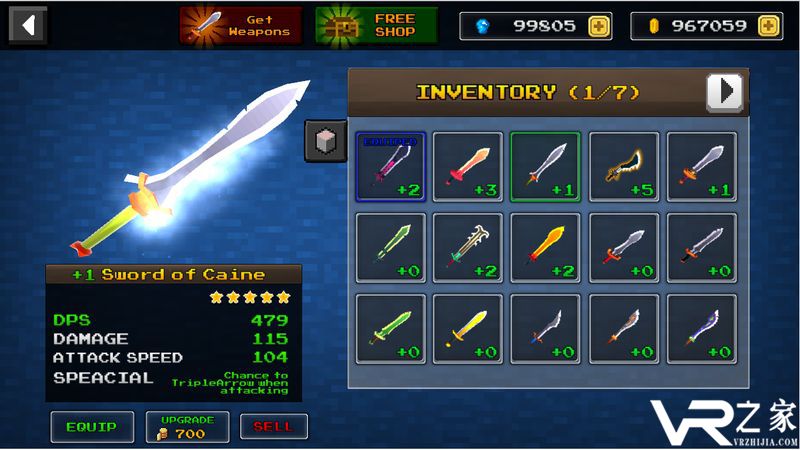Add more gold coins
The height and width of the screenshot is (450, 800).
click(x=769, y=26)
